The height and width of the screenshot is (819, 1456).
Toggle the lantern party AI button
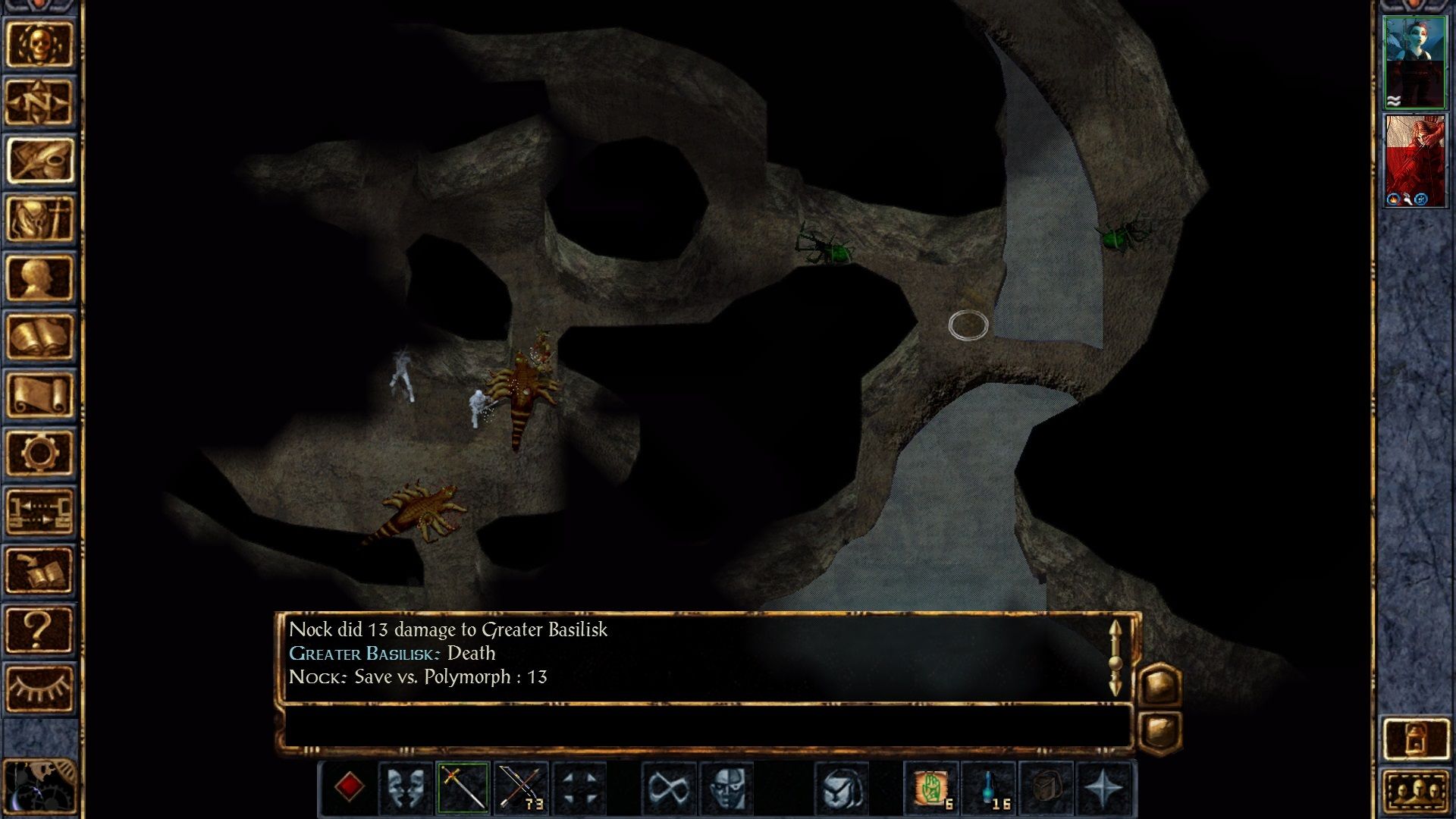pyautogui.click(x=1415, y=738)
